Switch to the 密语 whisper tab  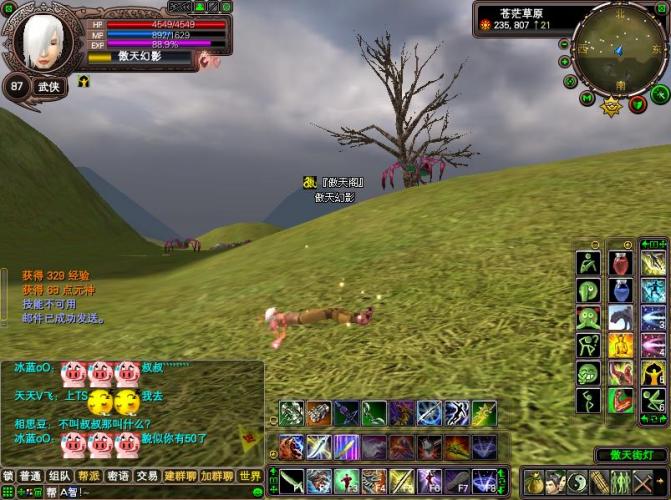click(118, 476)
